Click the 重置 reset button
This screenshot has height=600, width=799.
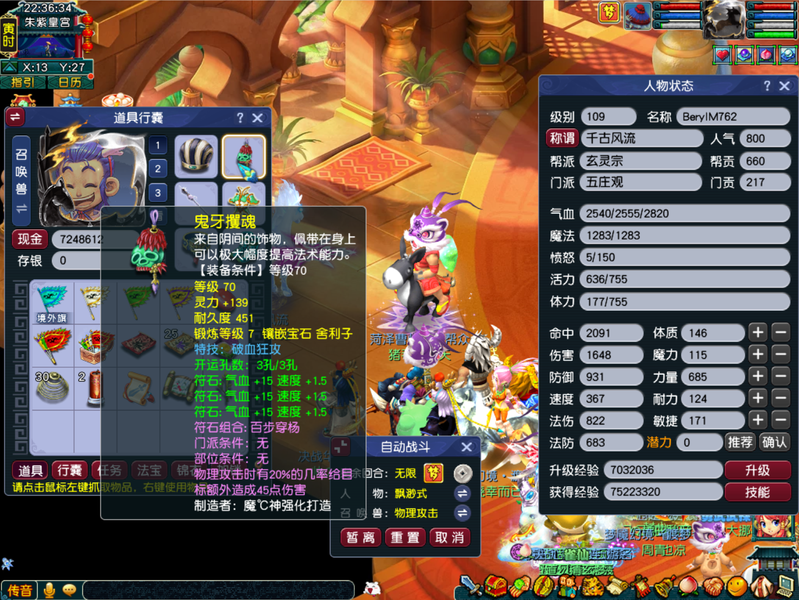(405, 537)
